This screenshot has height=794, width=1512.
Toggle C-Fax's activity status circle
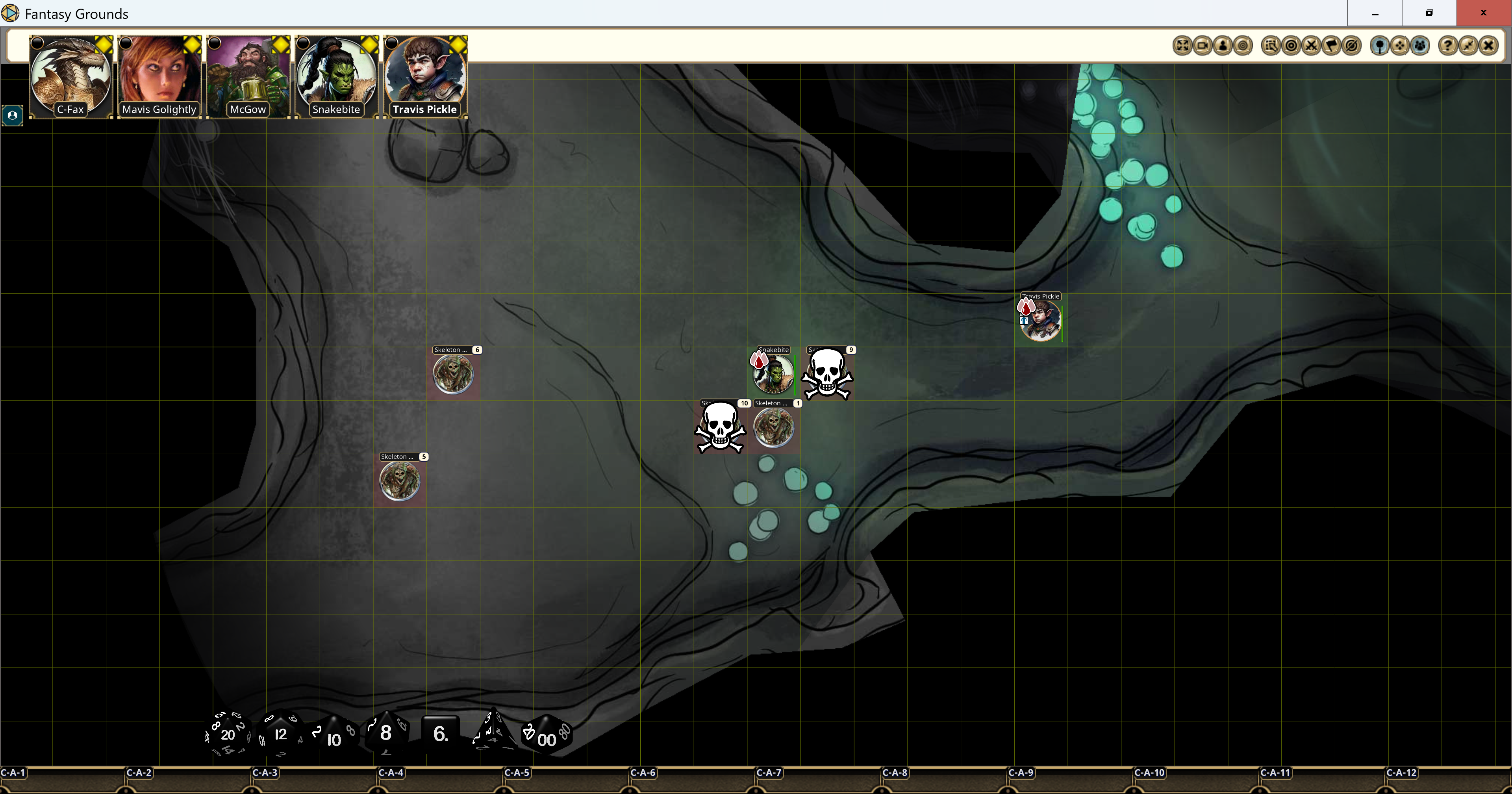(36, 42)
